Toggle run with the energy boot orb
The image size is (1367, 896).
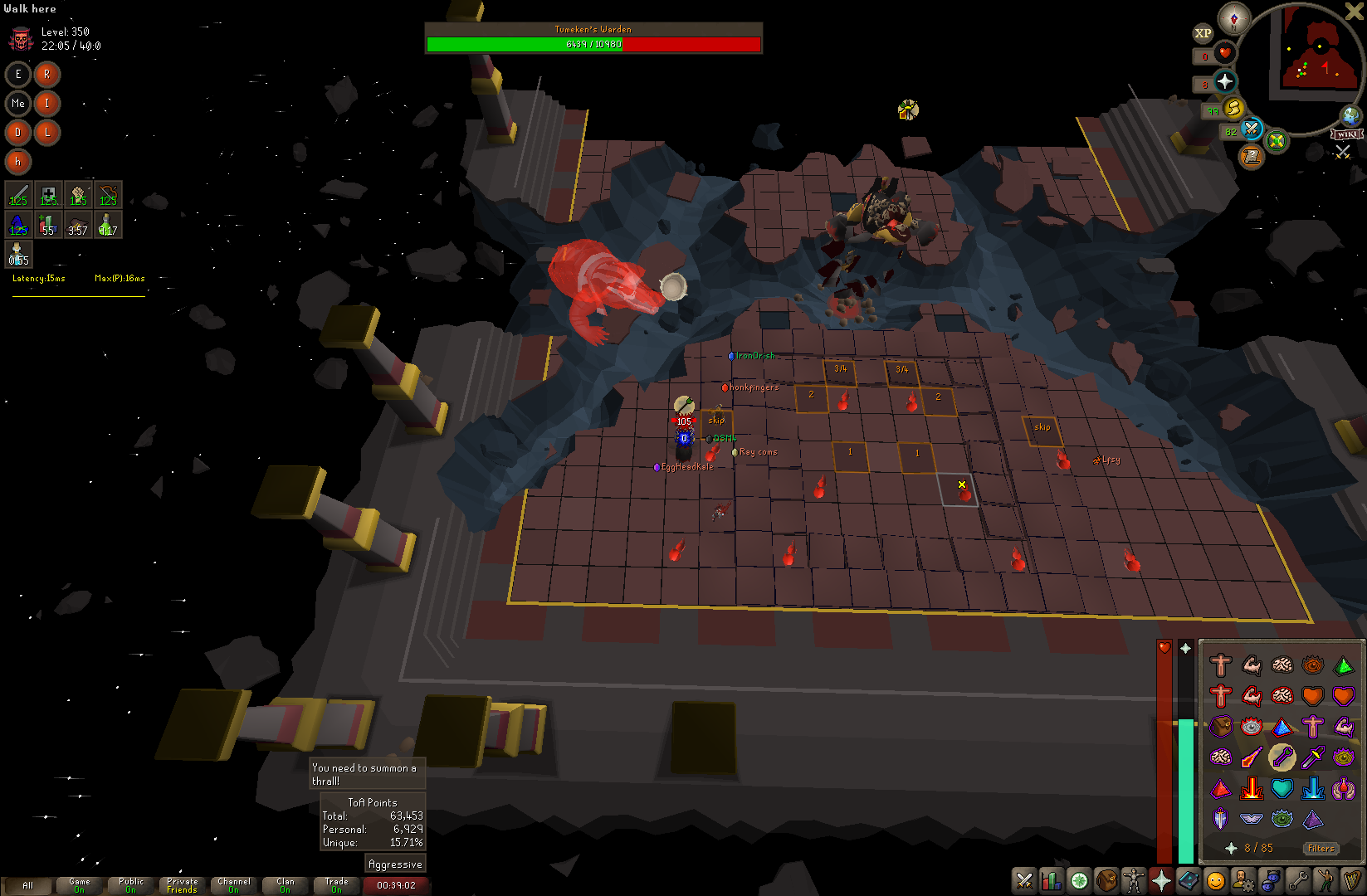pos(1233,108)
